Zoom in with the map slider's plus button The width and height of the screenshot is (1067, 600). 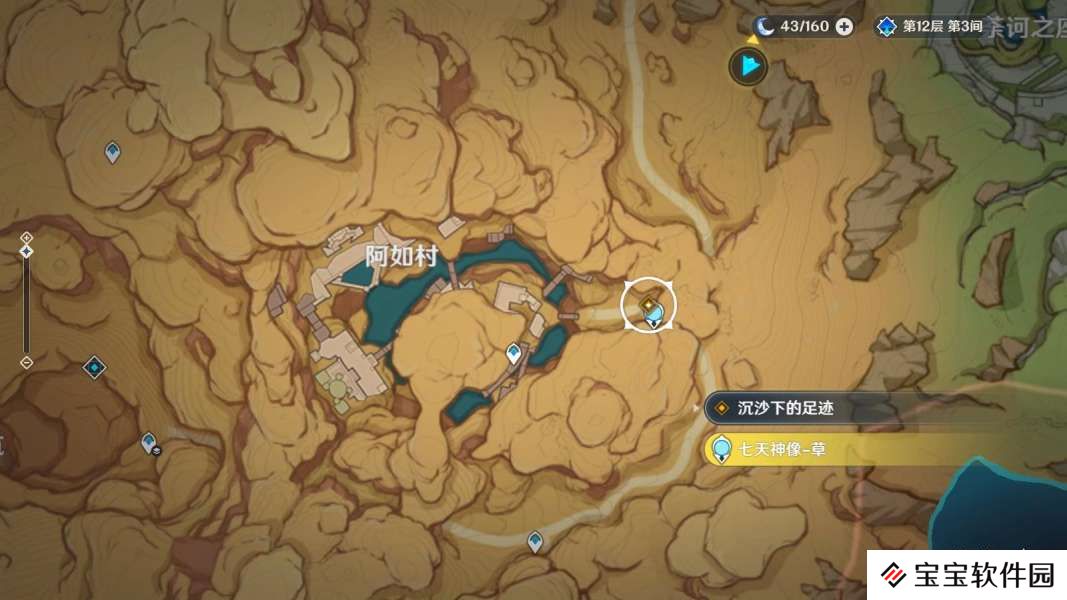[27, 237]
